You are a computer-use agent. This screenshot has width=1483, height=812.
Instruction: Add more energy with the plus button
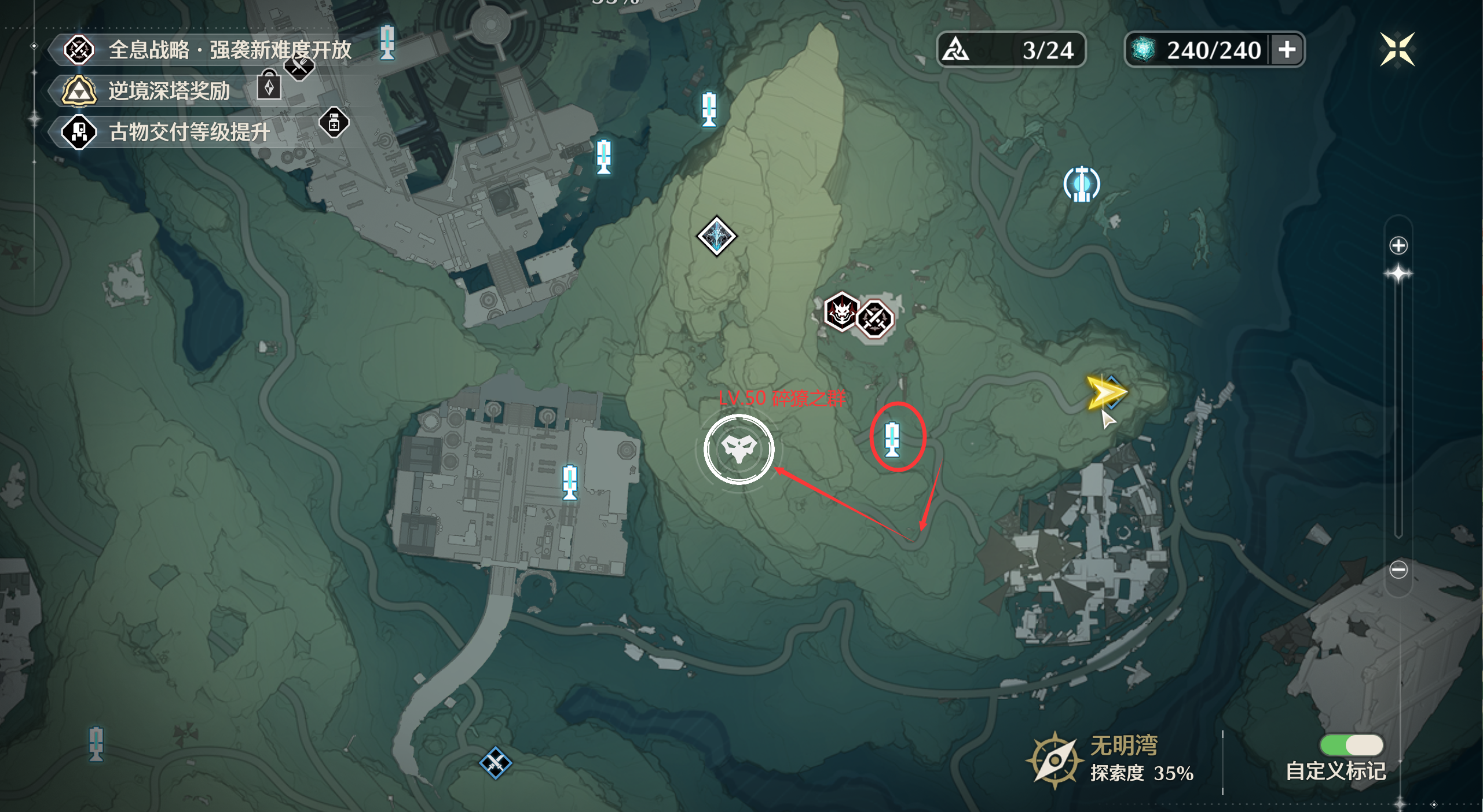tap(1287, 50)
